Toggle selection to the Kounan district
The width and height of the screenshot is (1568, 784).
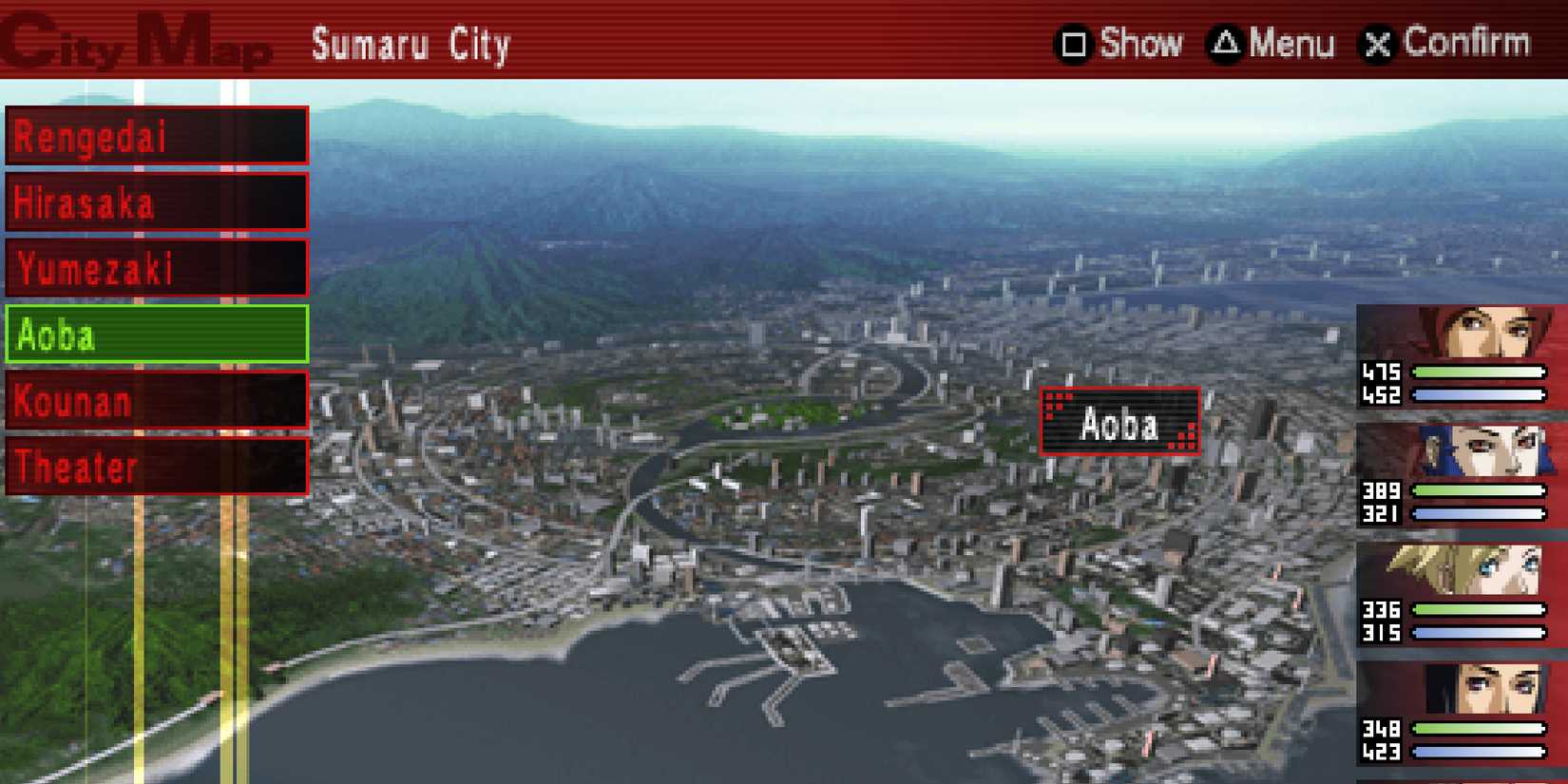coord(157,401)
